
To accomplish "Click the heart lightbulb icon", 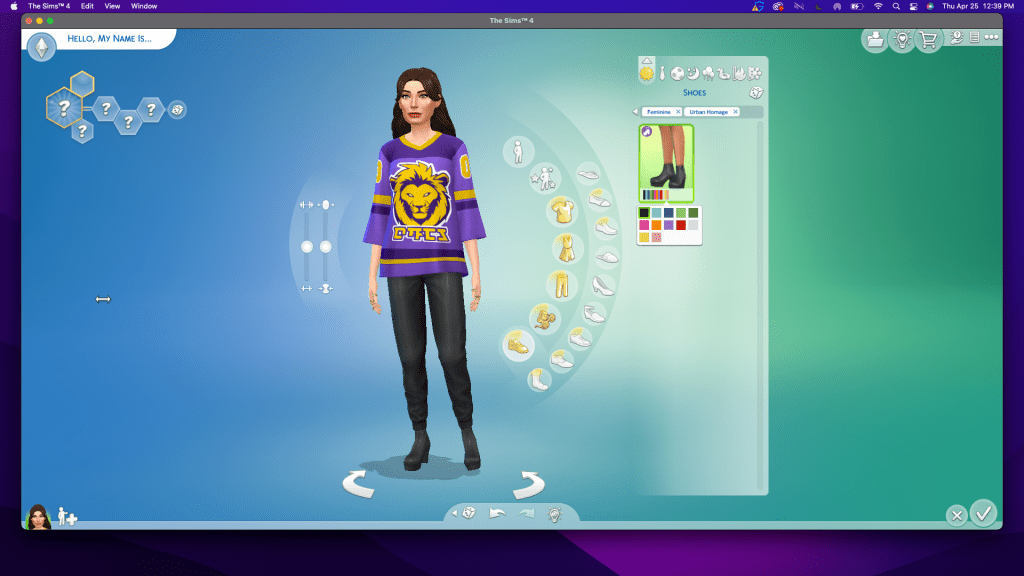I will click(x=903, y=40).
